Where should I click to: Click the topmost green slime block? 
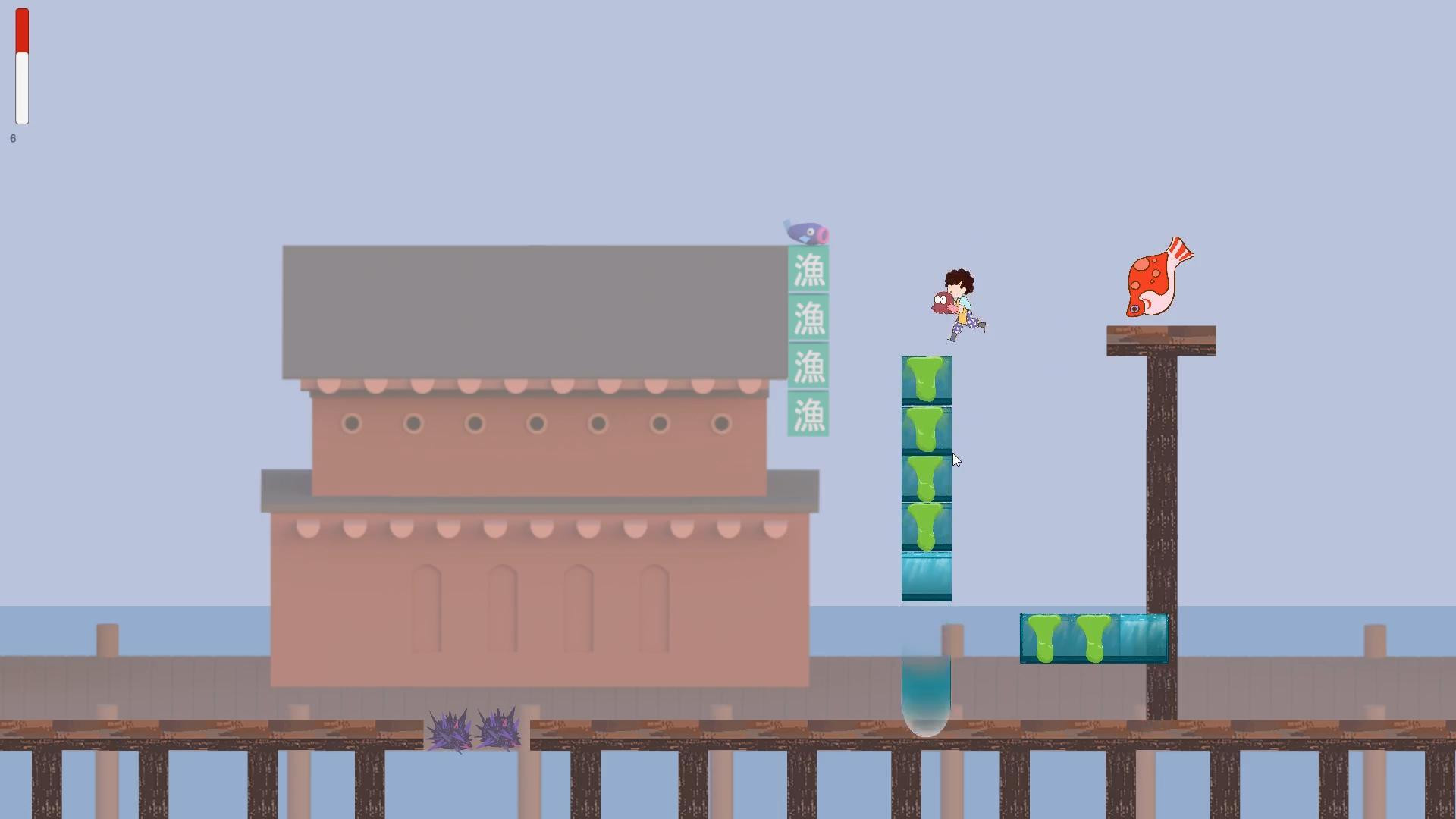pos(926,379)
